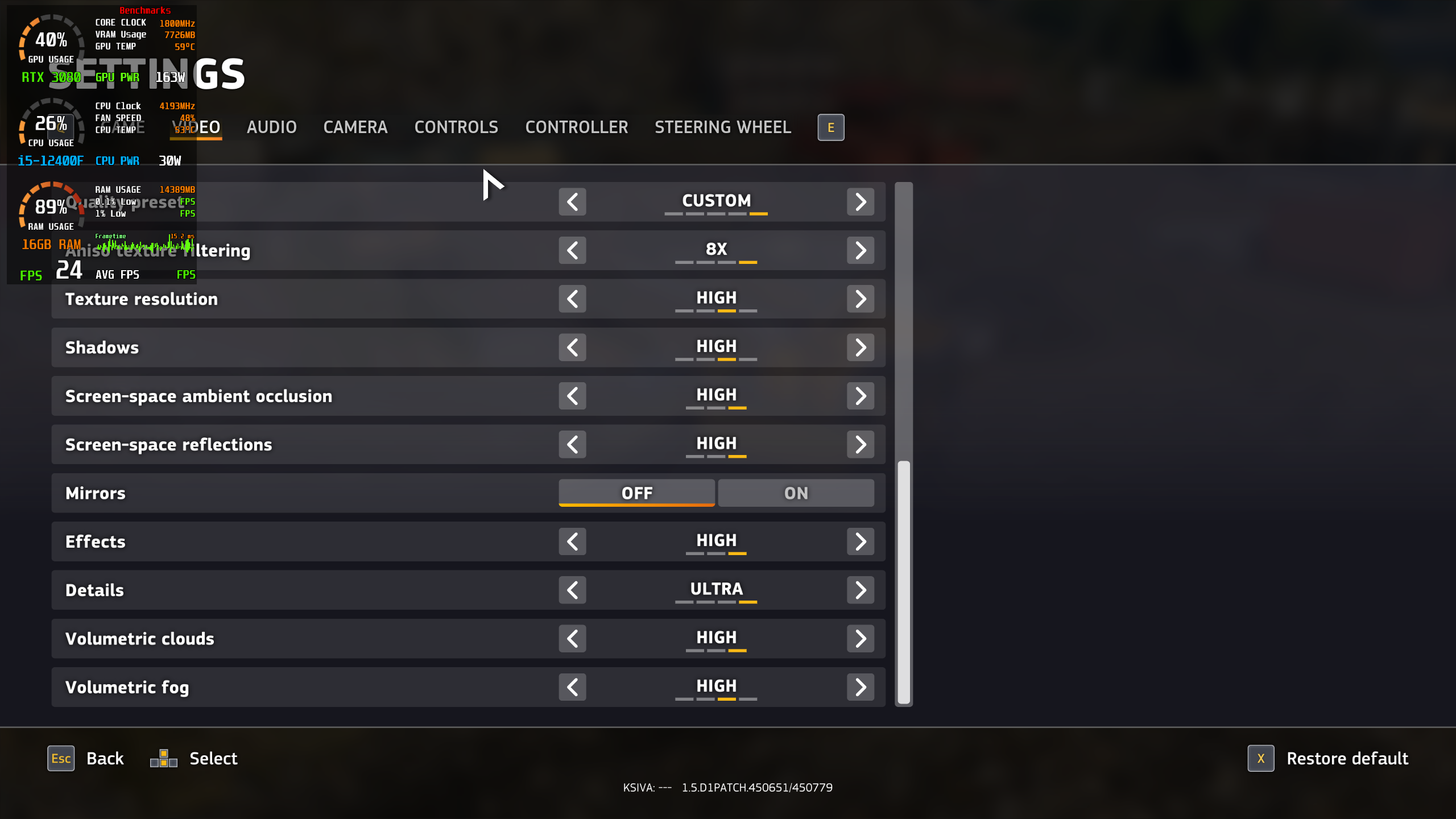Switch to the AUDIO tab
This screenshot has width=1456, height=819.
pyautogui.click(x=271, y=127)
